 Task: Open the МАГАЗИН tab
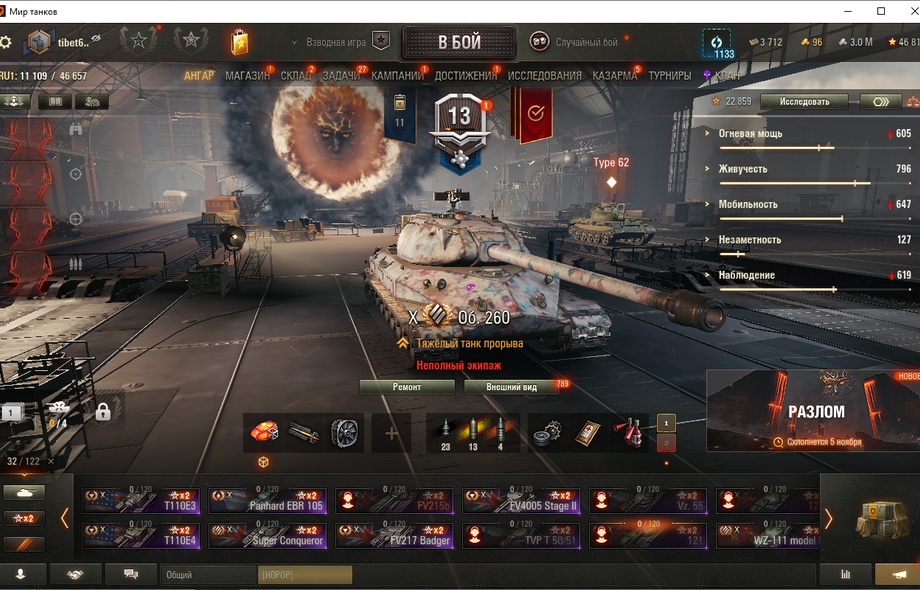[x=247, y=76]
